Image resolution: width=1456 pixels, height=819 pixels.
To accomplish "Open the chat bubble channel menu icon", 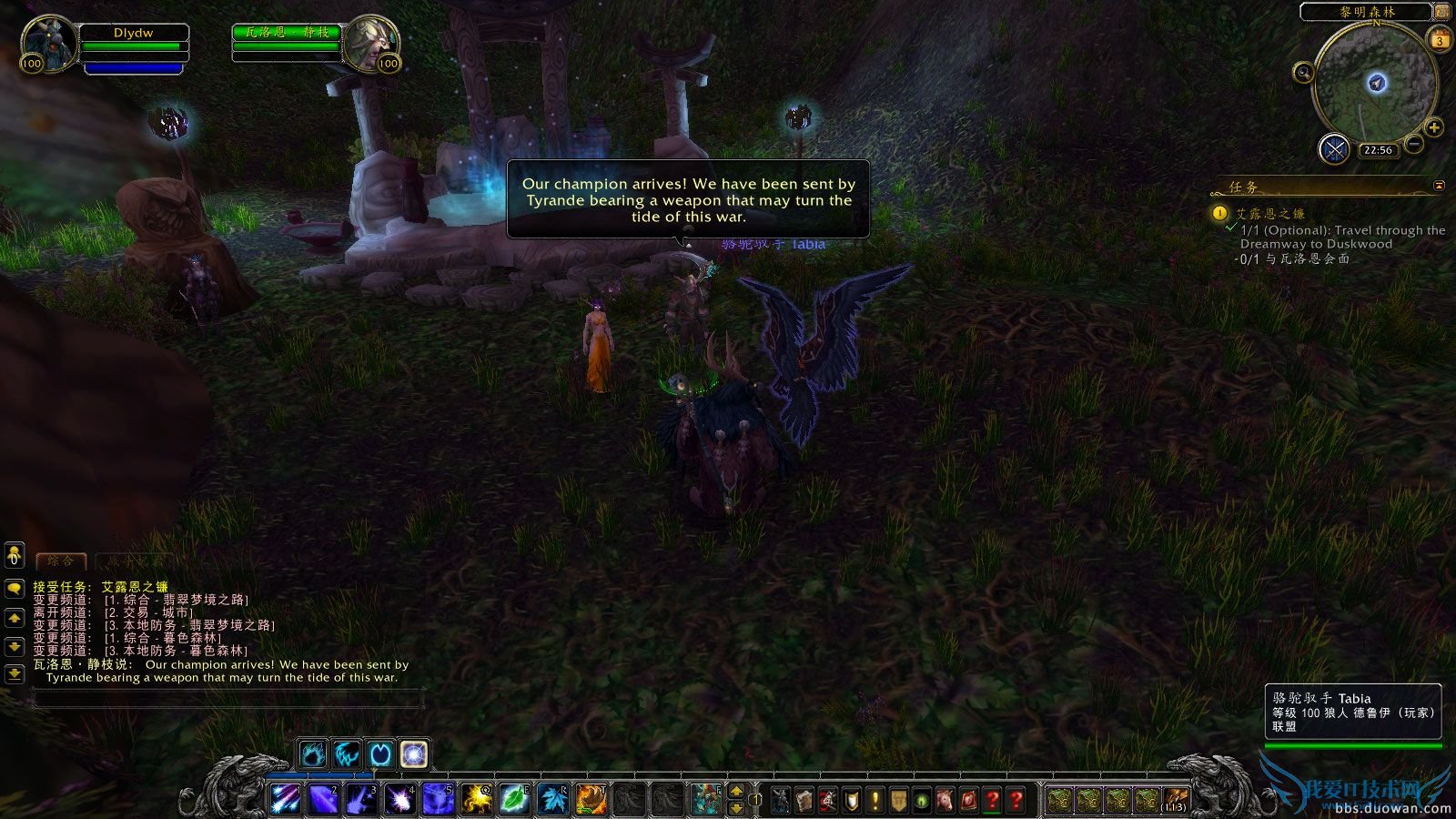I will pos(14,588).
